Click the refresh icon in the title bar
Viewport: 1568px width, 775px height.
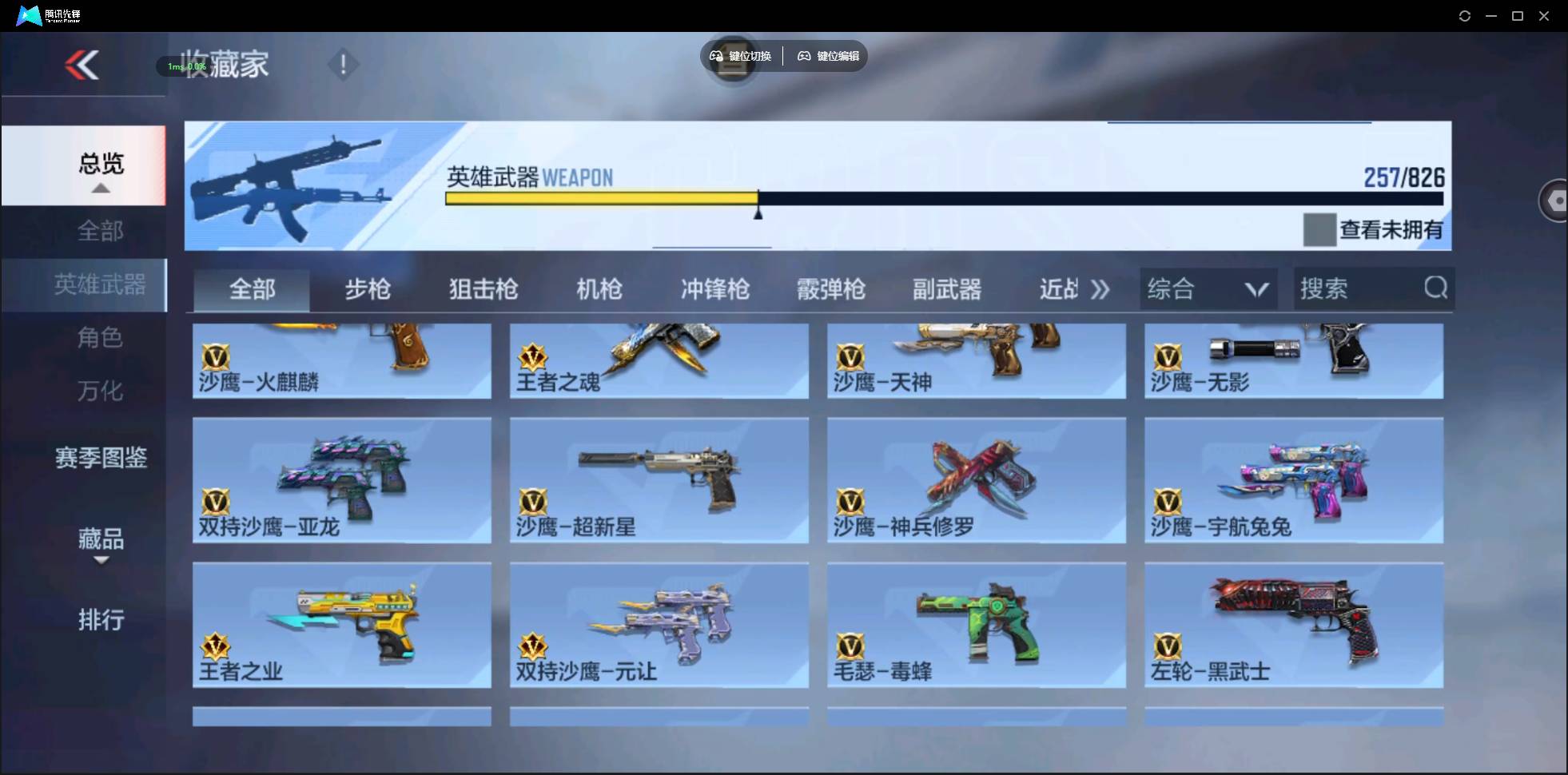click(x=1466, y=15)
